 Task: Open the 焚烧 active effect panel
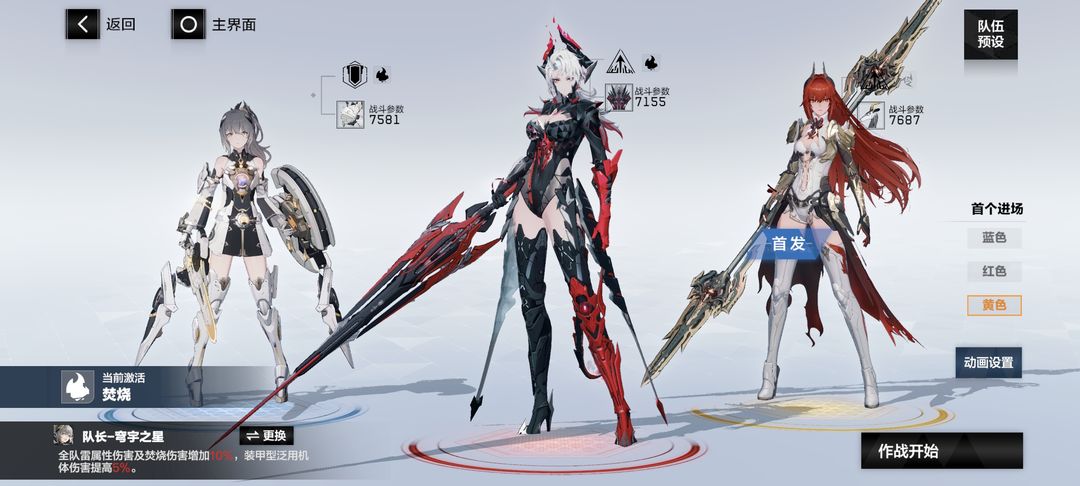[100, 387]
